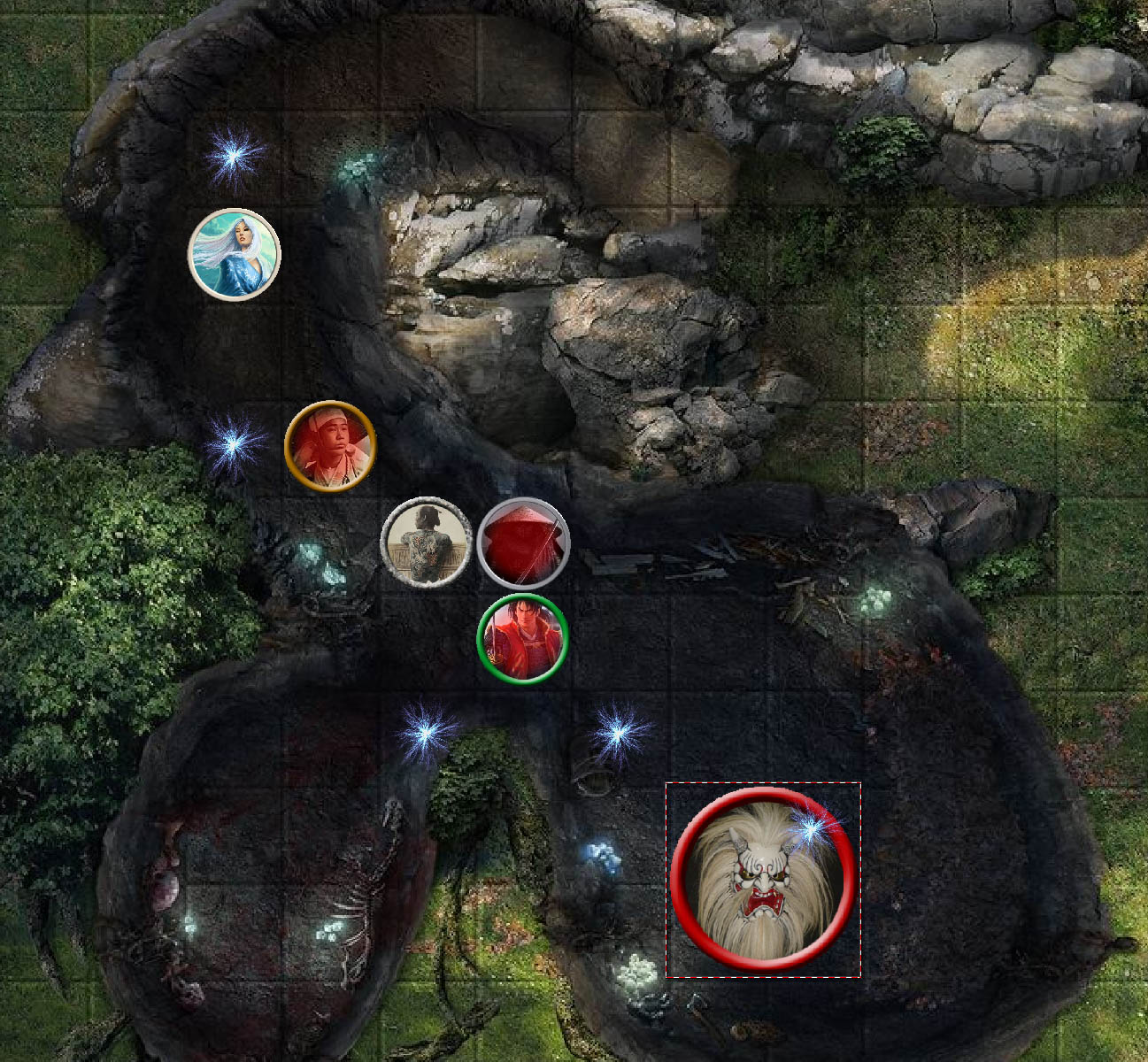Click the red conical hat token

point(523,543)
